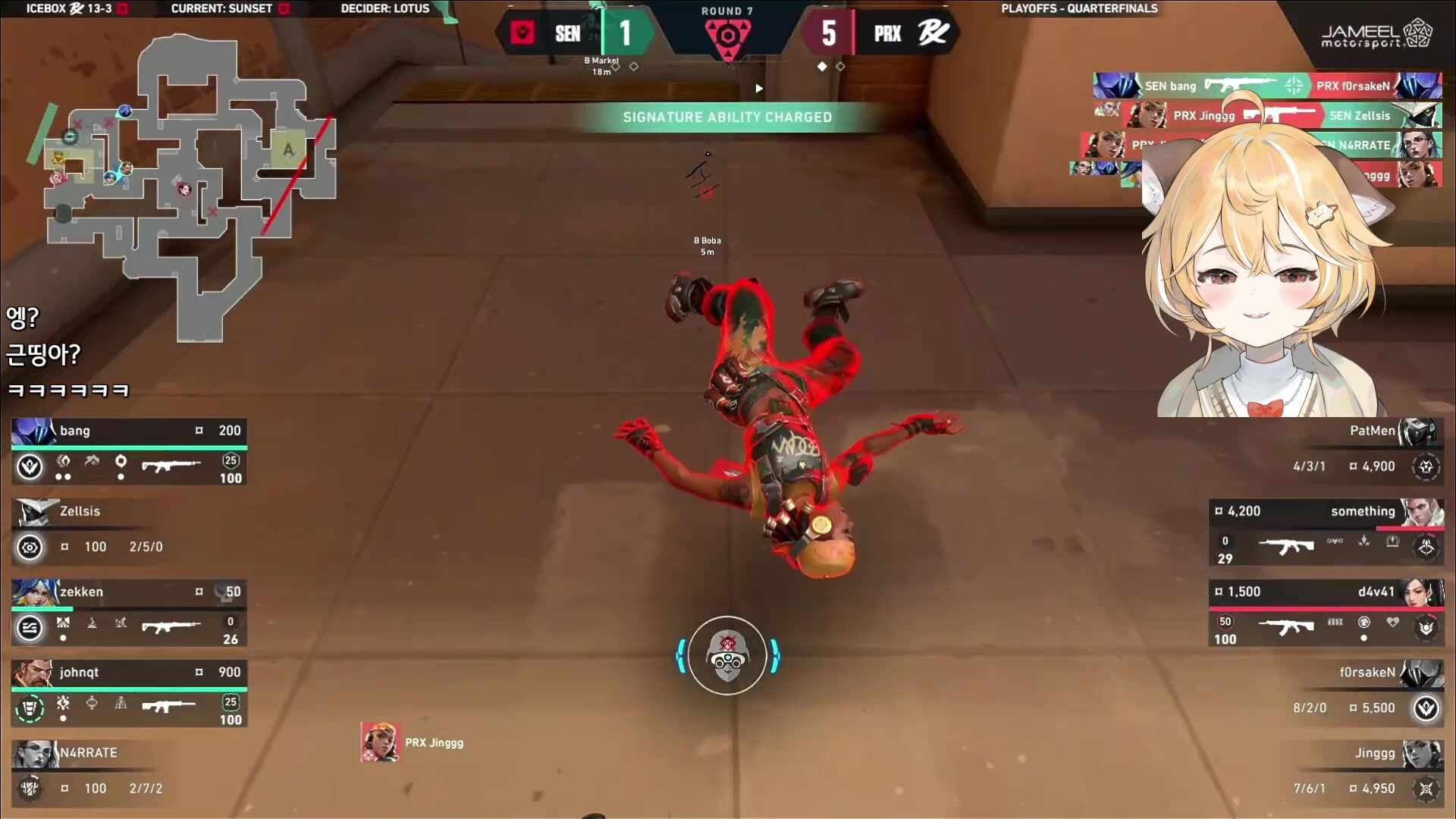Click the spike icon under Round 7
The image size is (1456, 819).
tap(727, 36)
